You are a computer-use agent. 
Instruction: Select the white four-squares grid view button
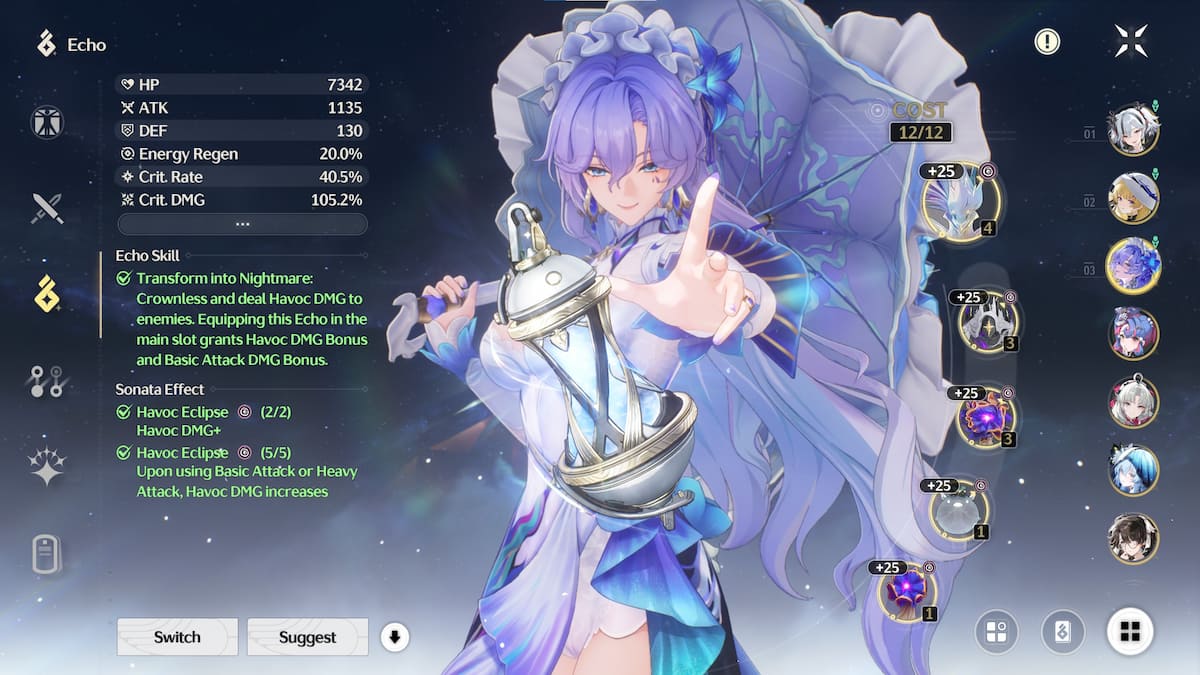1130,631
